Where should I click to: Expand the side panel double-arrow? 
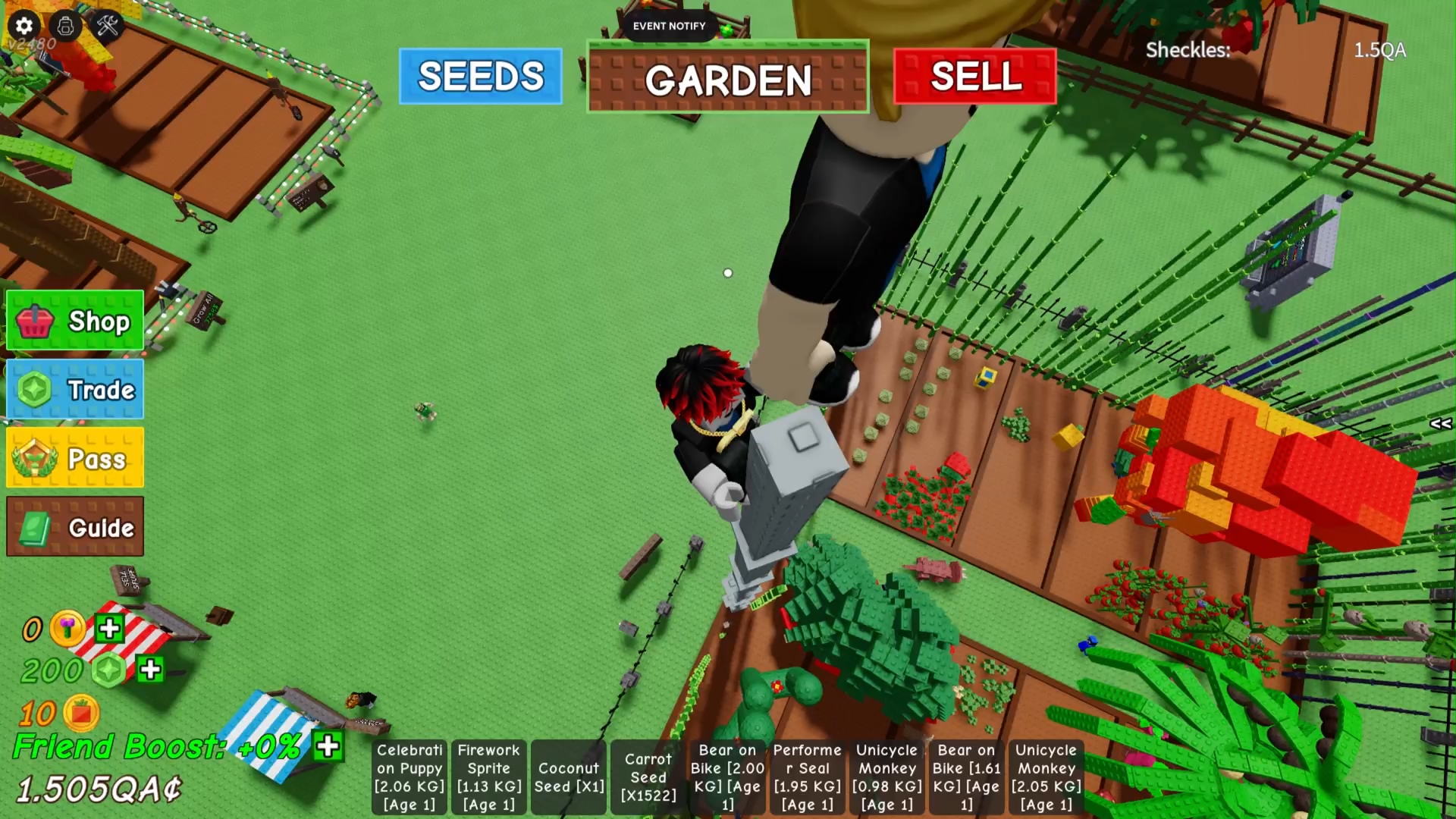[1440, 424]
